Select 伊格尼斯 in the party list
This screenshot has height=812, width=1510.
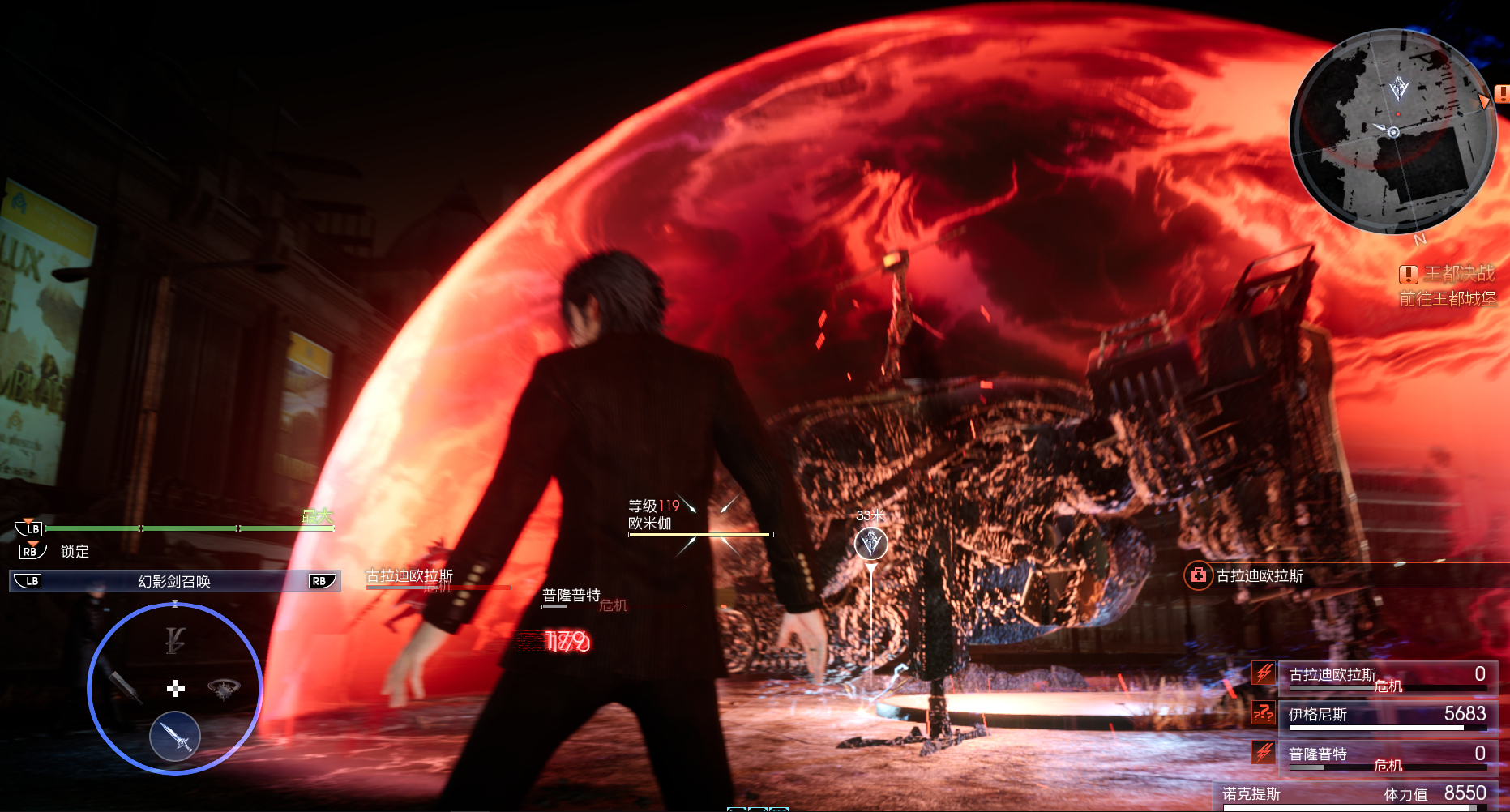[1387, 715]
